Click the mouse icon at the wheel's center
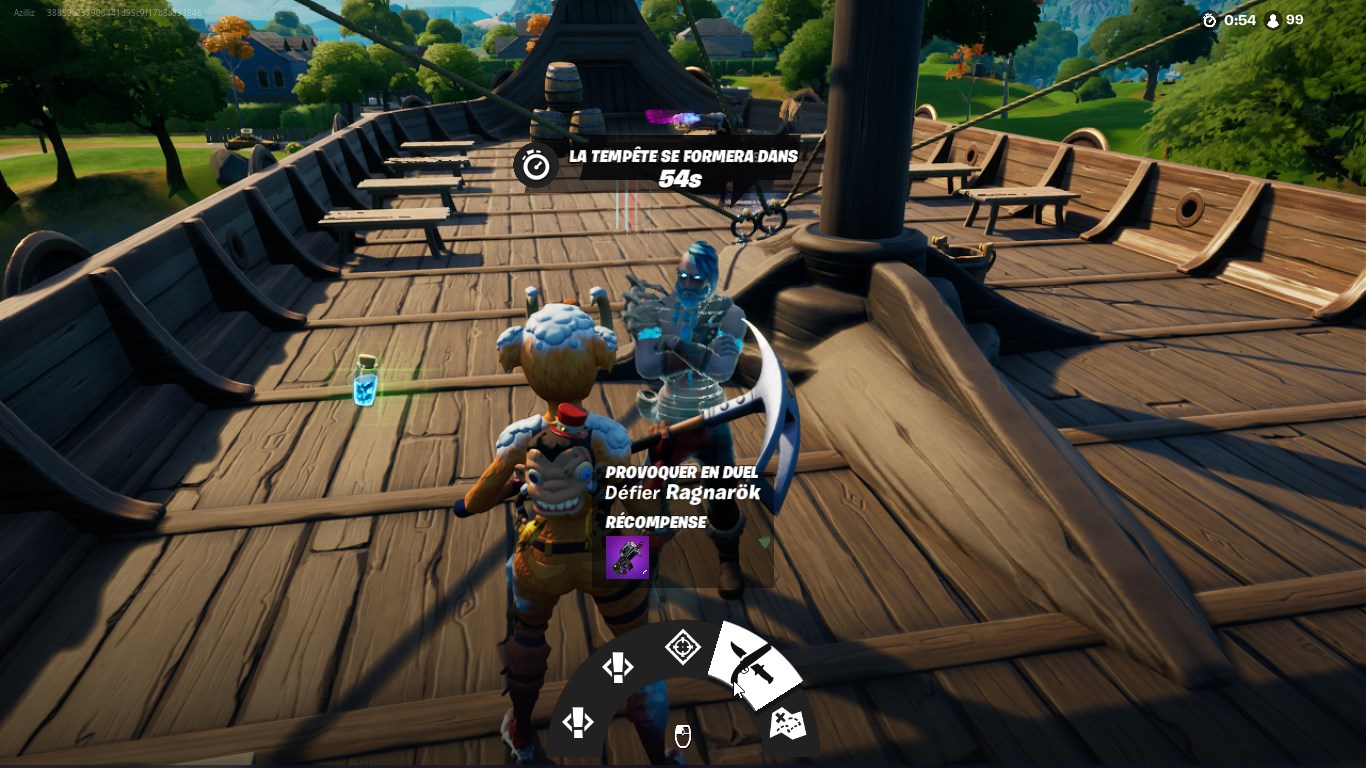The height and width of the screenshot is (768, 1366). point(683,736)
